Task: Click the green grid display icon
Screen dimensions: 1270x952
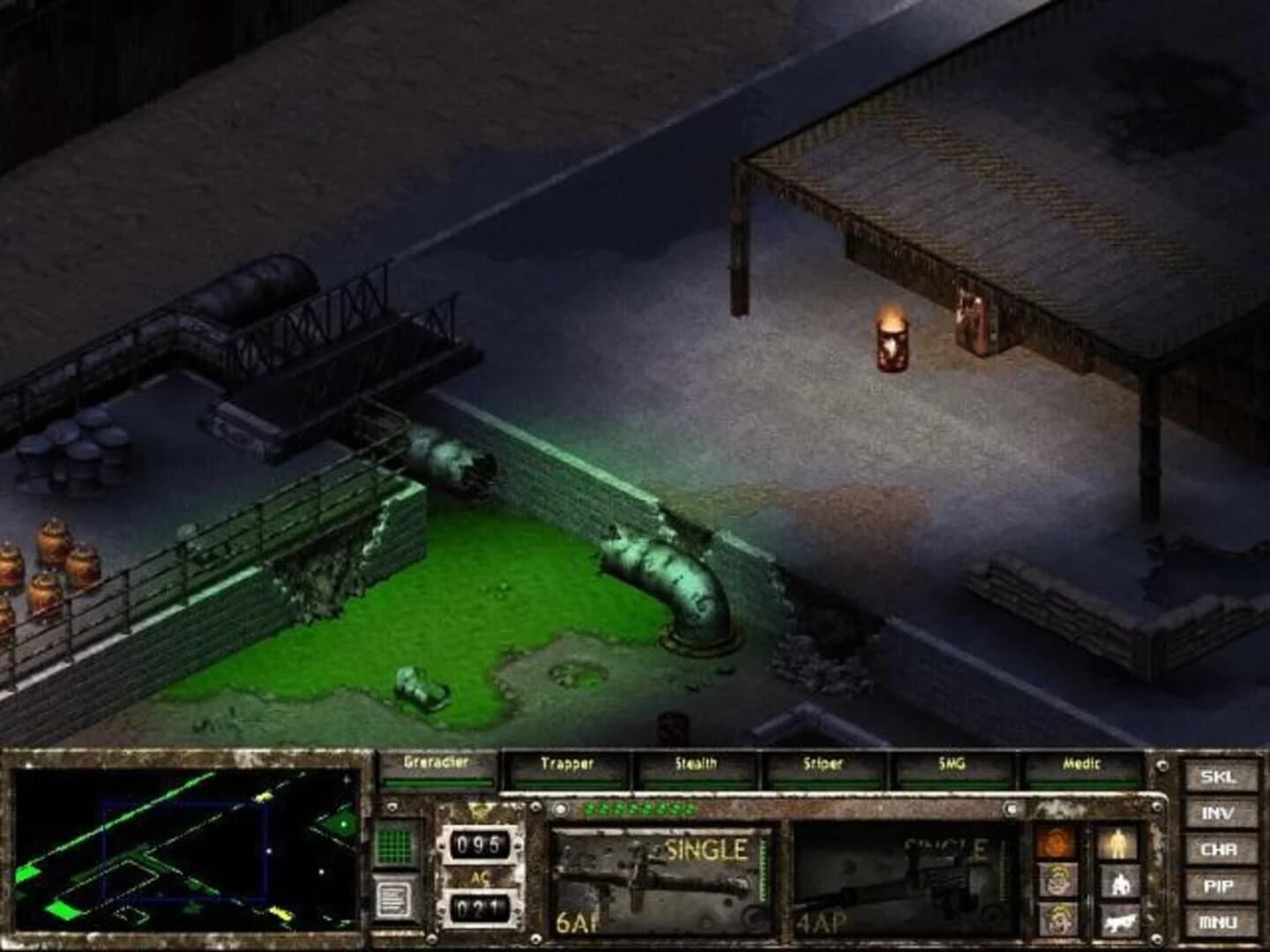Action: coord(394,844)
